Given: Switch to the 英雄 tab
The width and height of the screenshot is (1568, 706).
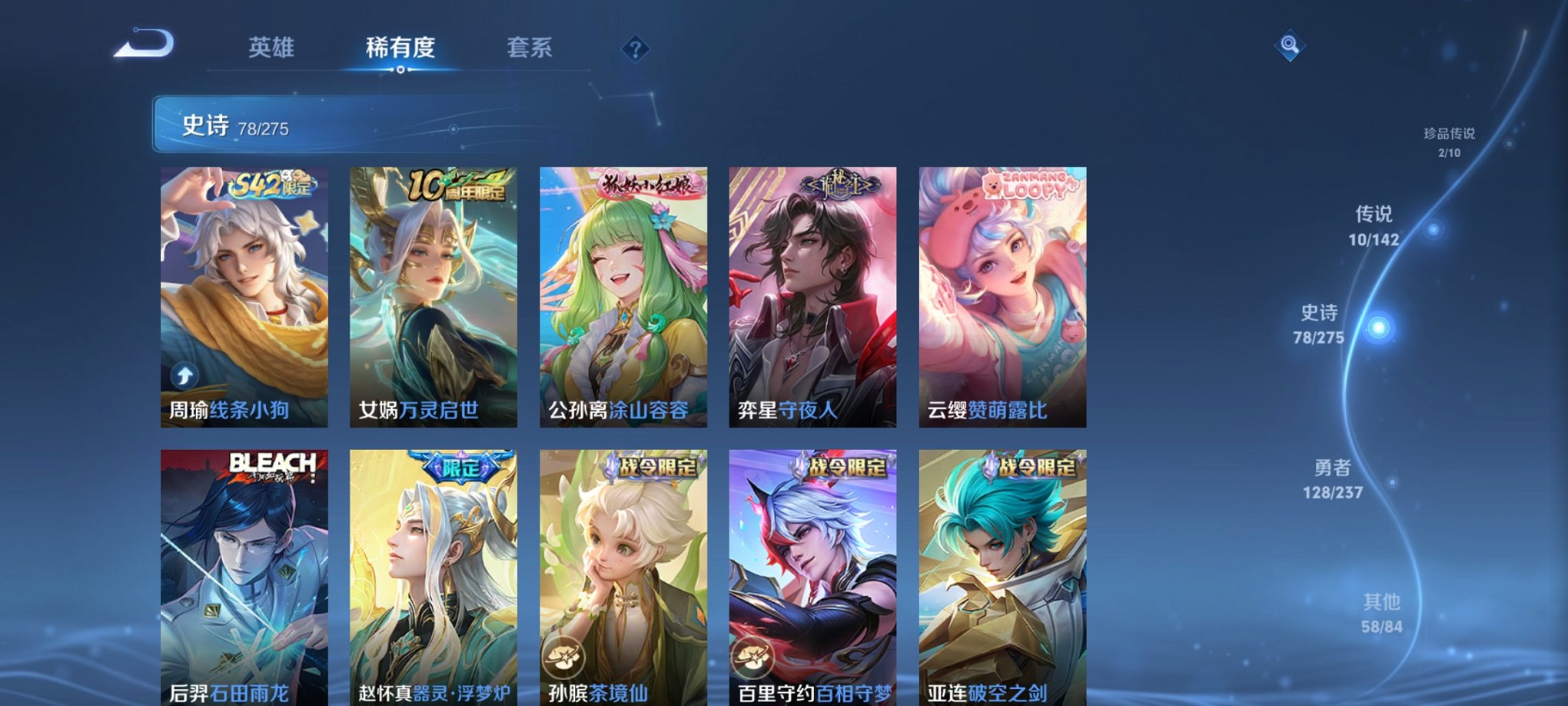Looking at the screenshot, I should [x=271, y=48].
